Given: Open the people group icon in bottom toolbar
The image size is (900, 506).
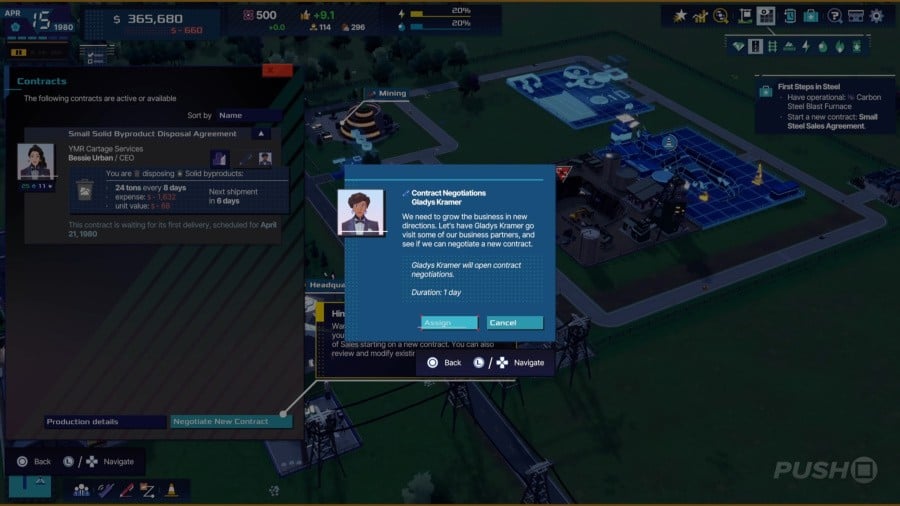Looking at the screenshot, I should click(82, 490).
